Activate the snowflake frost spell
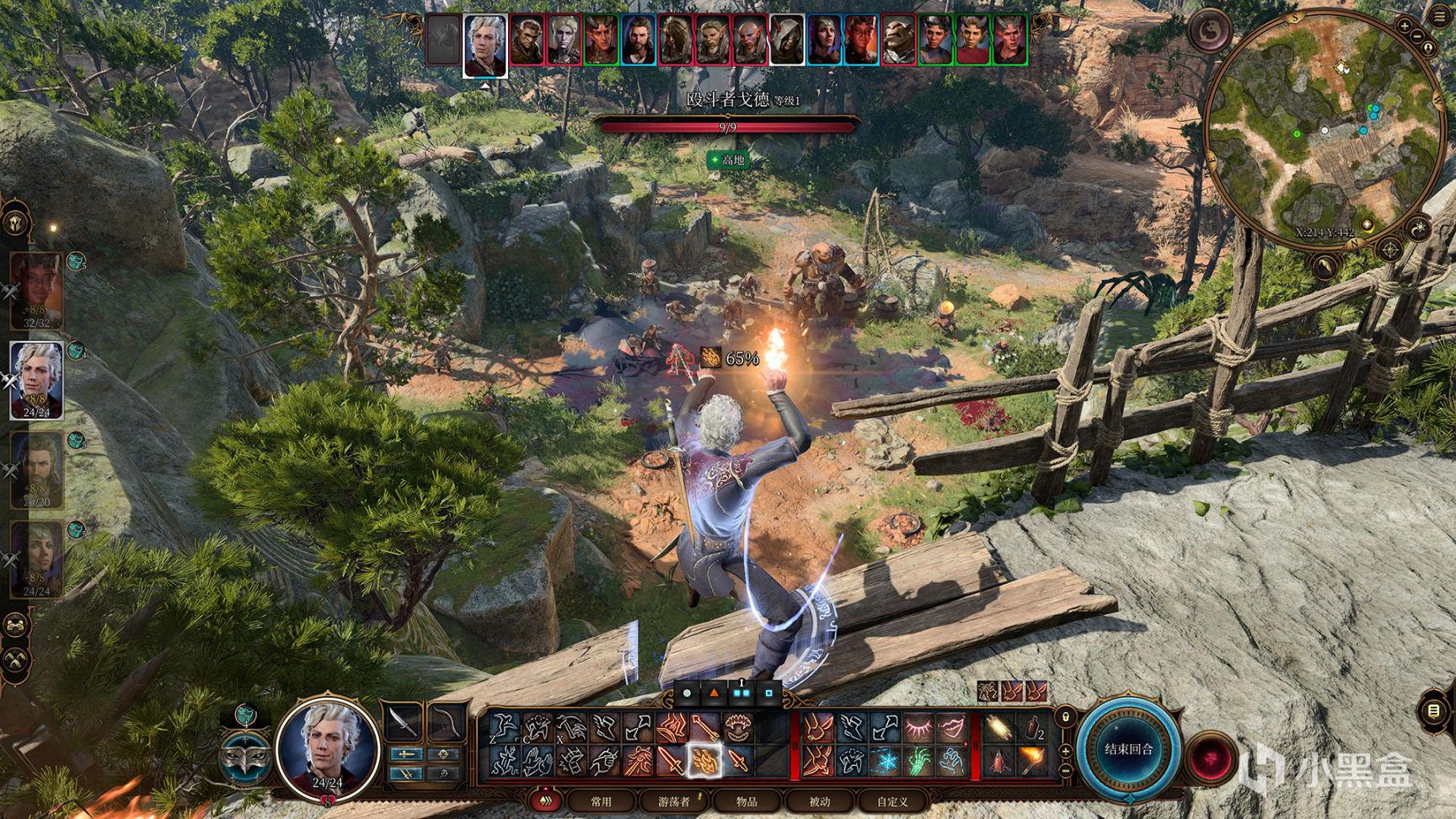 tap(886, 762)
